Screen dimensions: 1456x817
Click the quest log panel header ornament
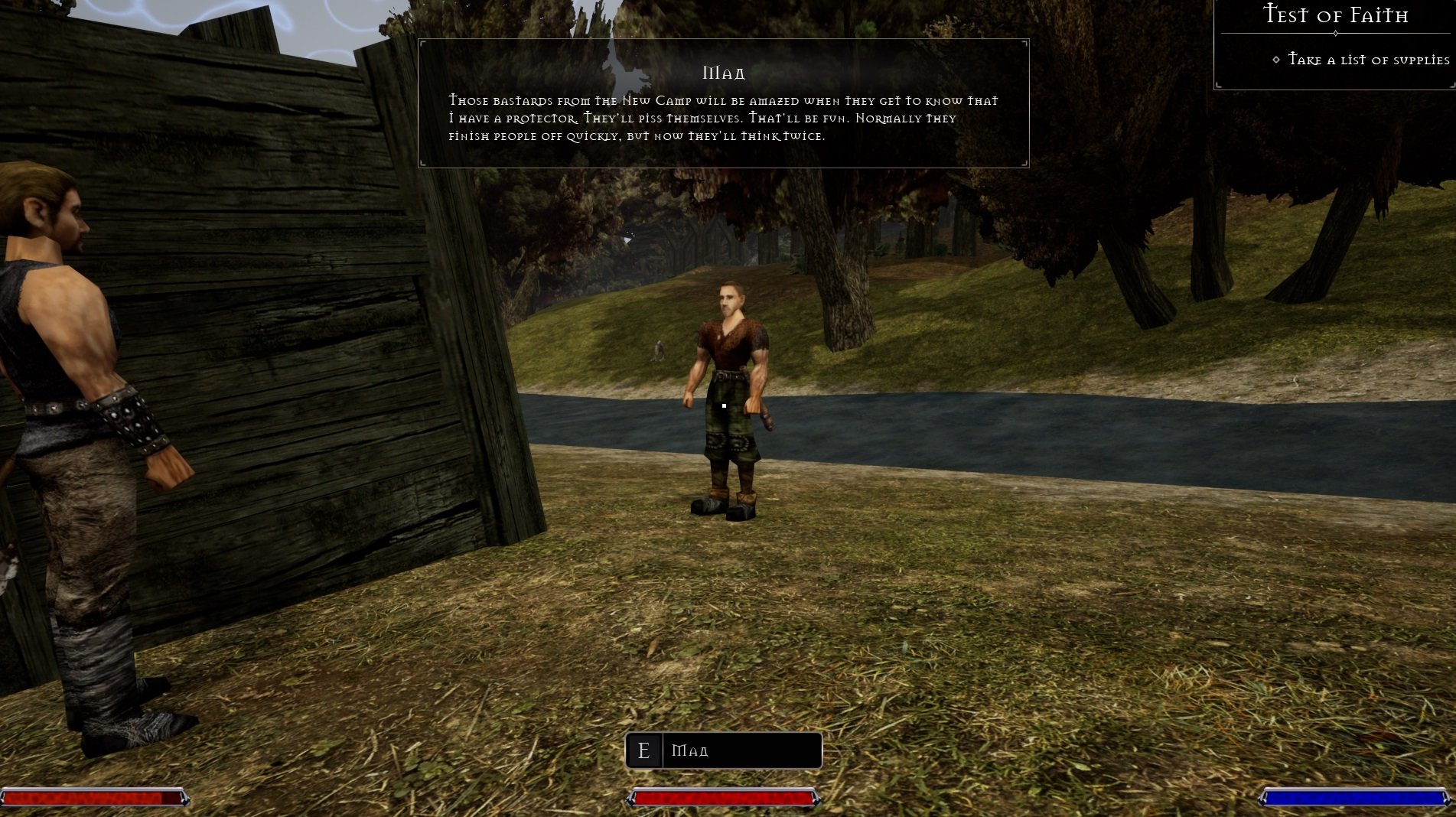(x=1334, y=31)
